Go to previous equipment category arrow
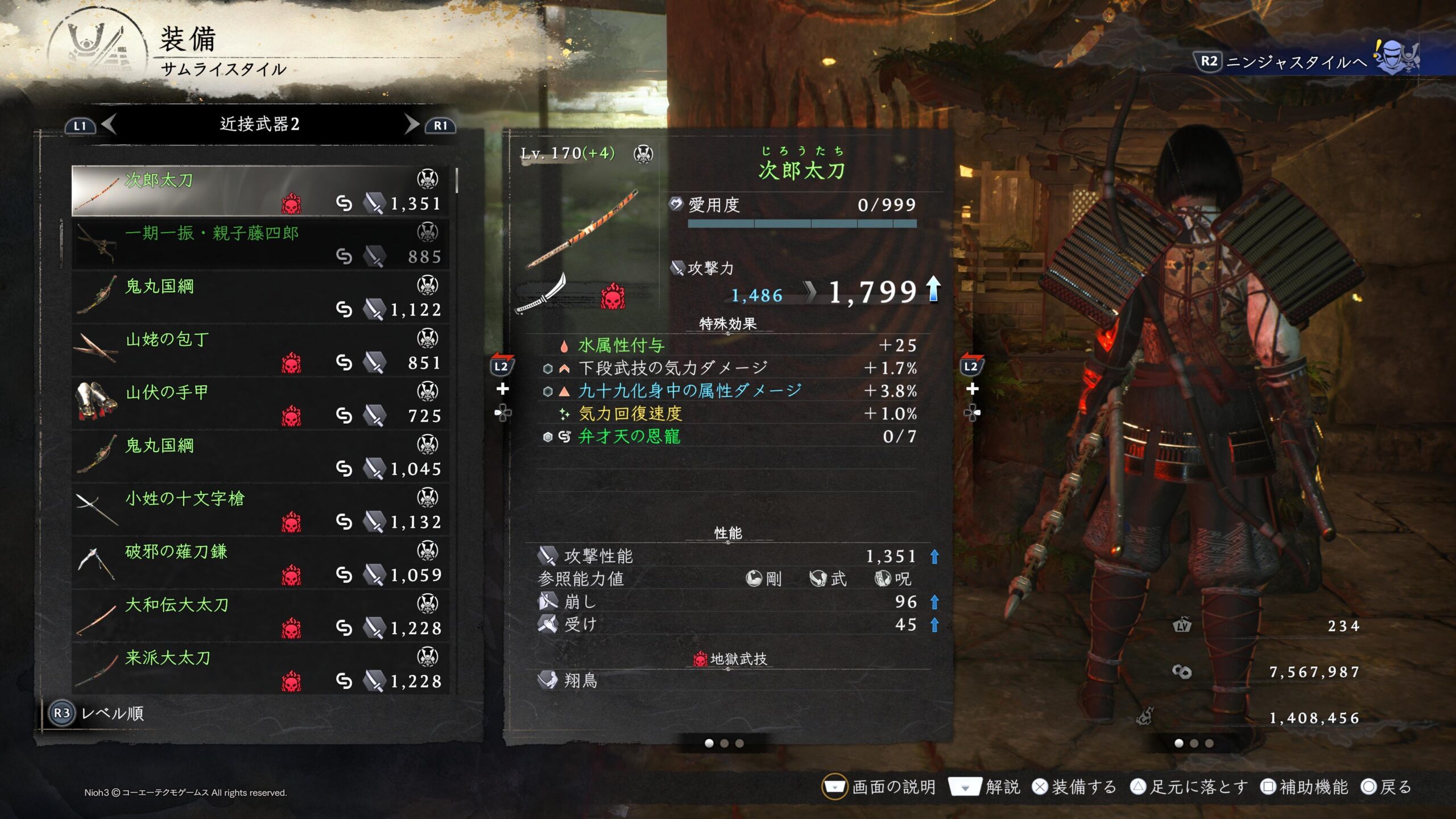This screenshot has width=1456, height=819. (109, 124)
